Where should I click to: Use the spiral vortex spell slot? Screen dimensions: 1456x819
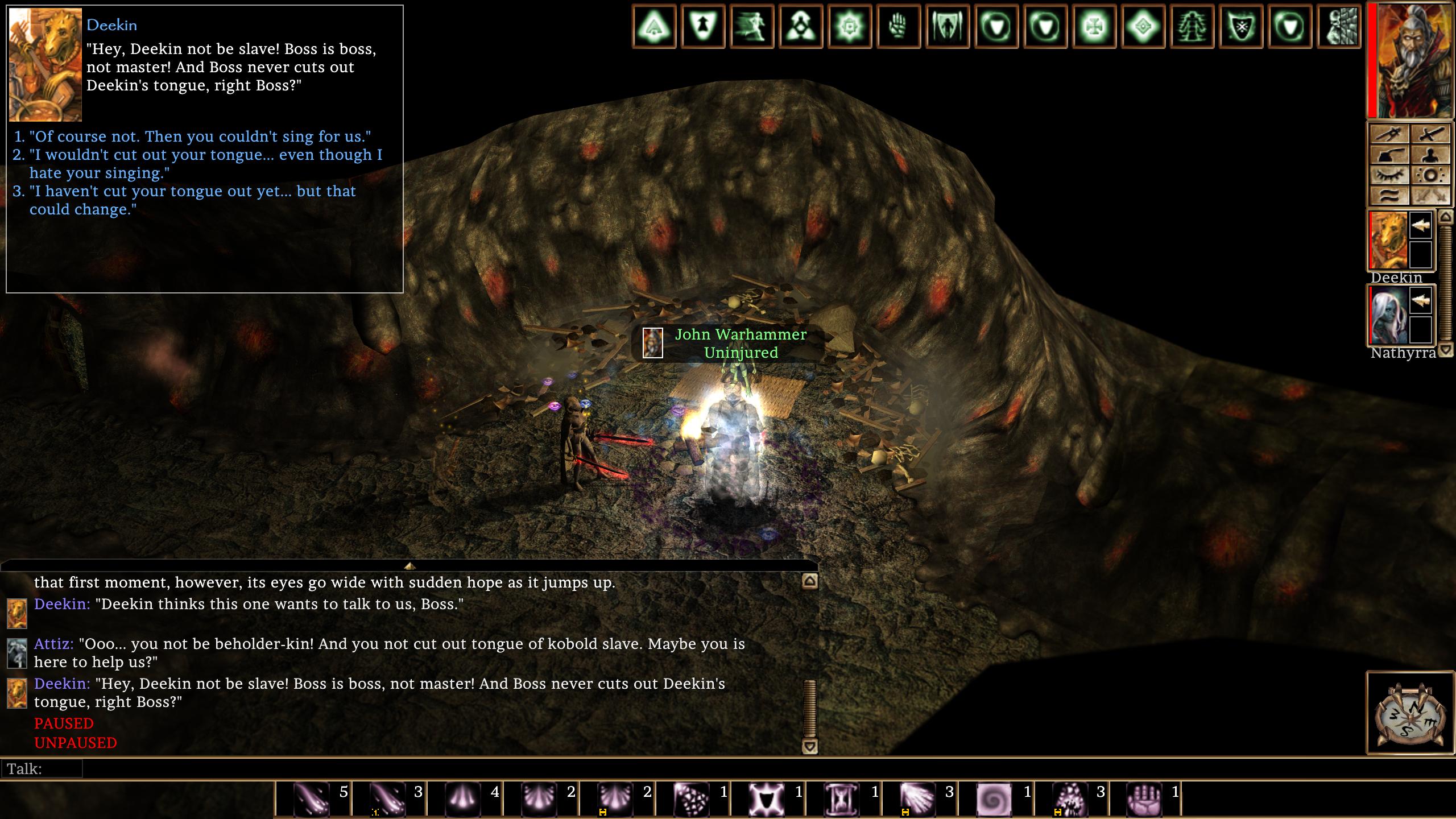[x=994, y=799]
